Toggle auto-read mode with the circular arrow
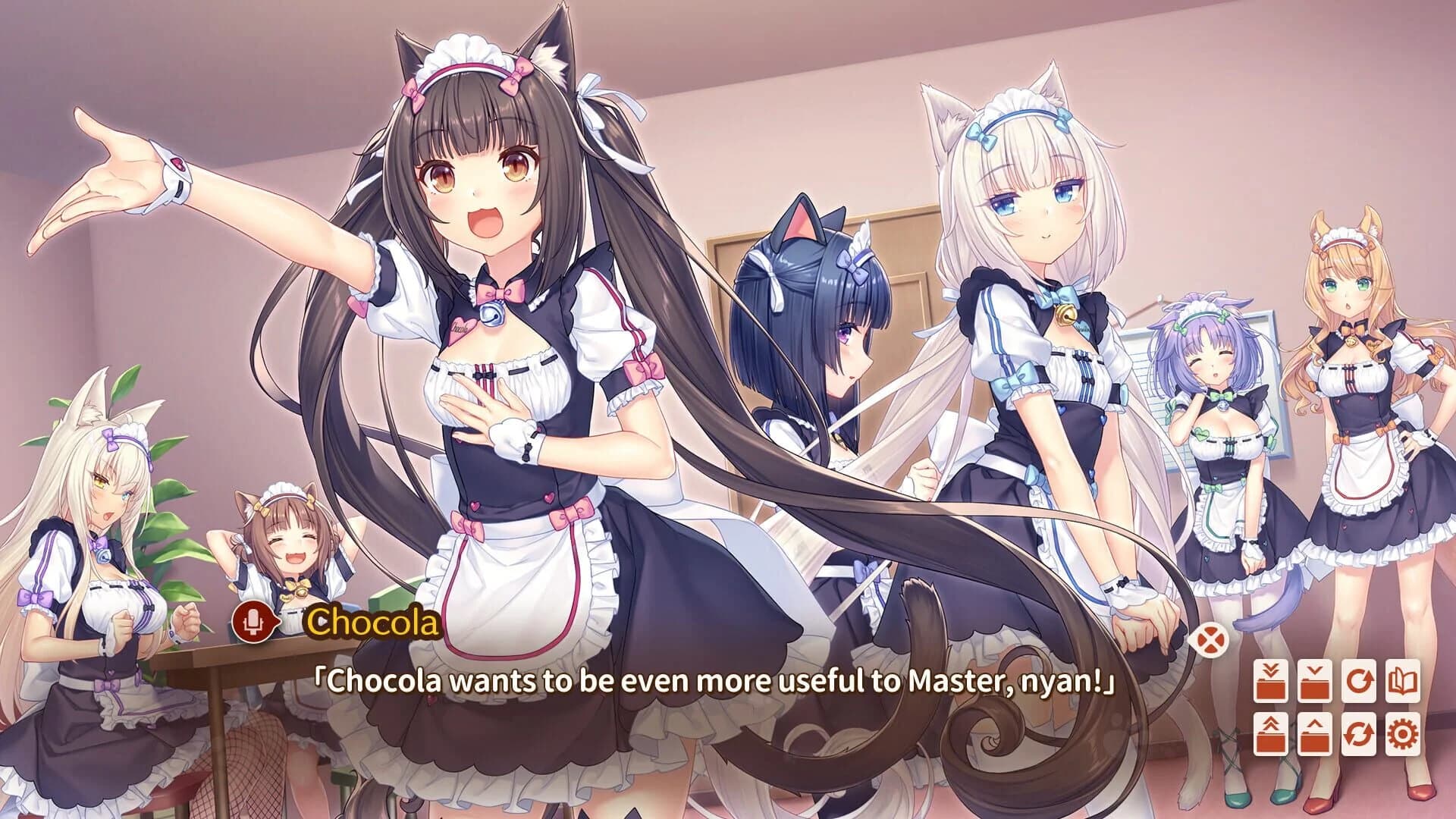Image resolution: width=1456 pixels, height=819 pixels. pos(1360,681)
